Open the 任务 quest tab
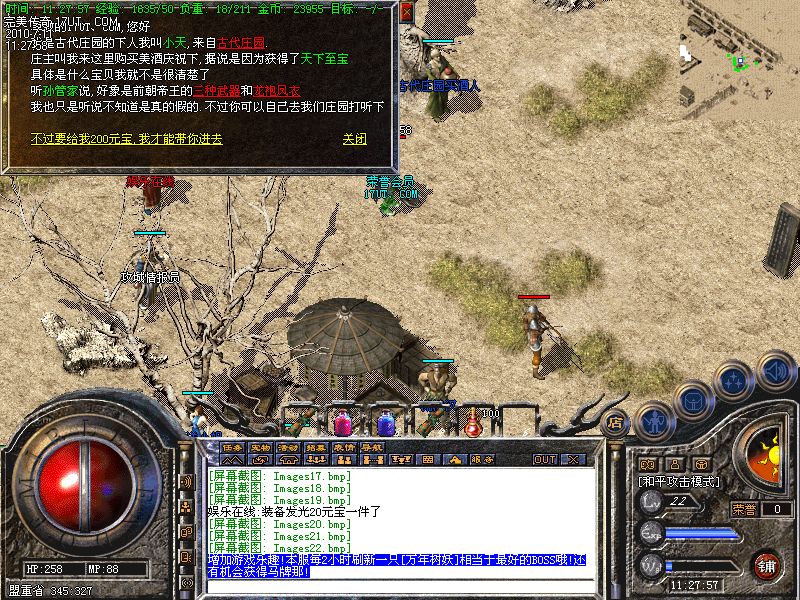 click(x=233, y=446)
